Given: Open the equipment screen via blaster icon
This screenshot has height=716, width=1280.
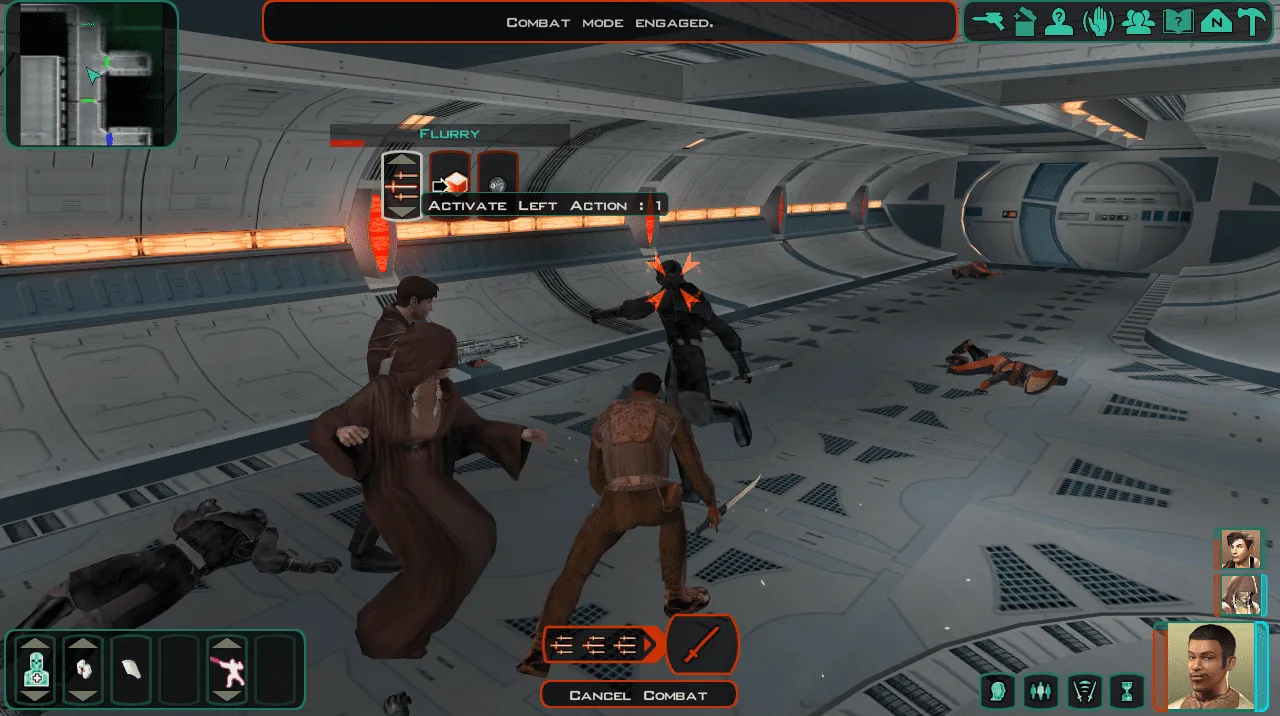Looking at the screenshot, I should pyautogui.click(x=988, y=21).
